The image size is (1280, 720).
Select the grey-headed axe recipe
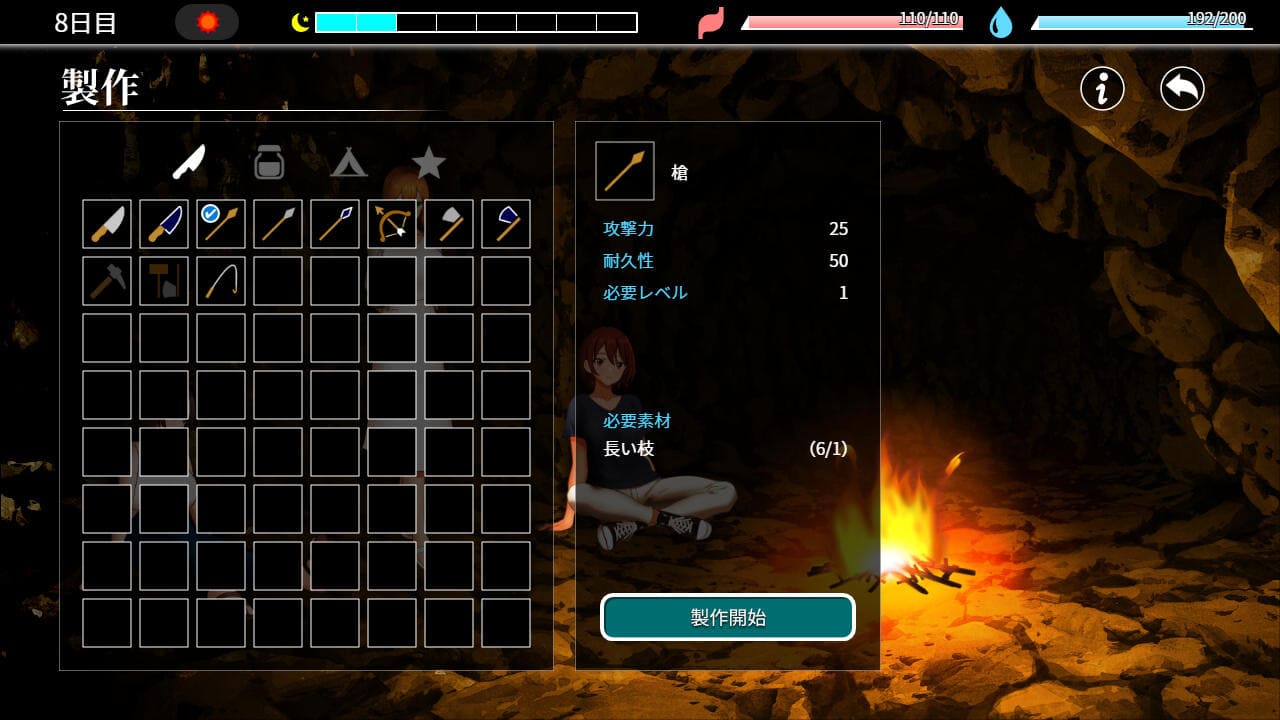449,224
